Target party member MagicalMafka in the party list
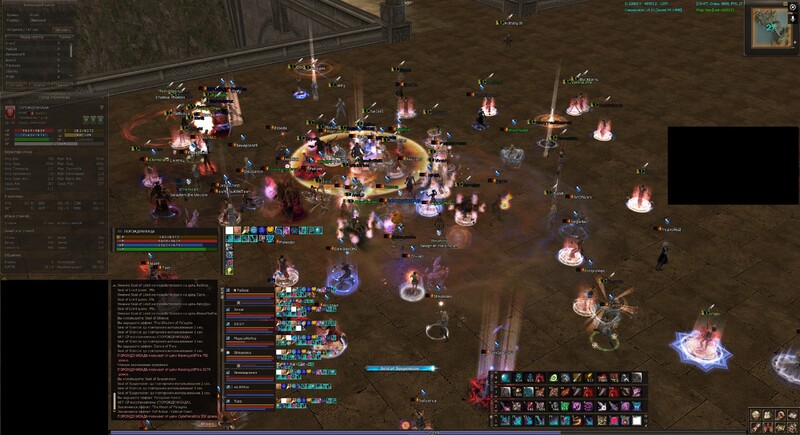Viewport: 800px width, 435px height. (245, 338)
